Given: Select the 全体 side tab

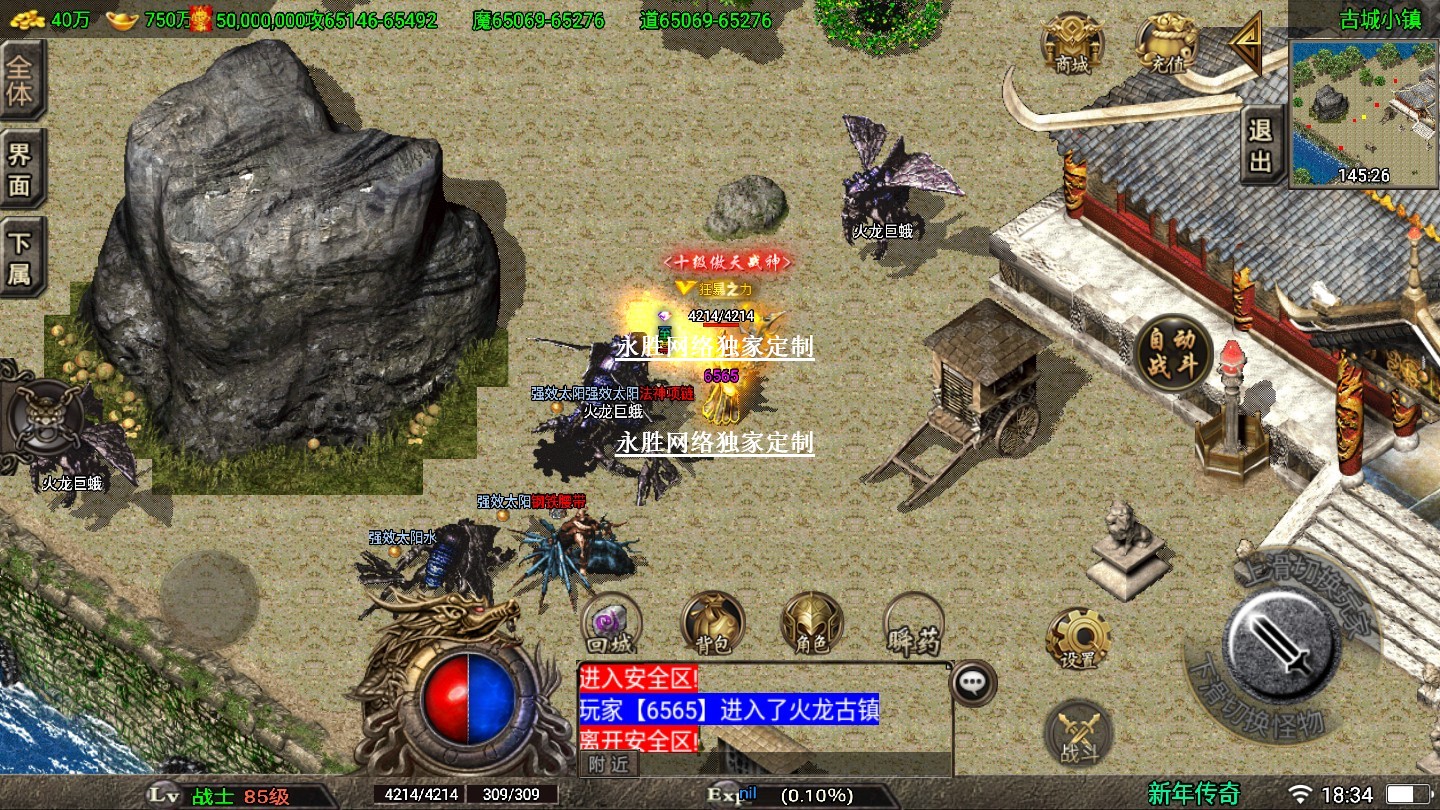Looking at the screenshot, I should pos(20,81).
